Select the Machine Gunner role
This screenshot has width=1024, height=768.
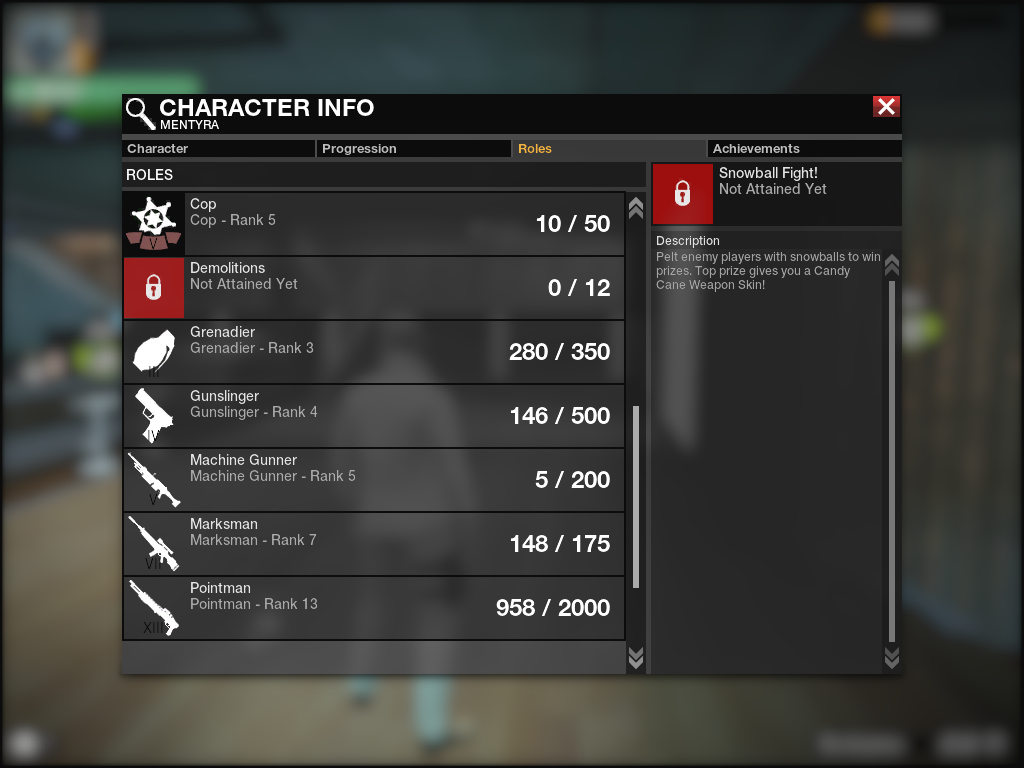(x=374, y=480)
